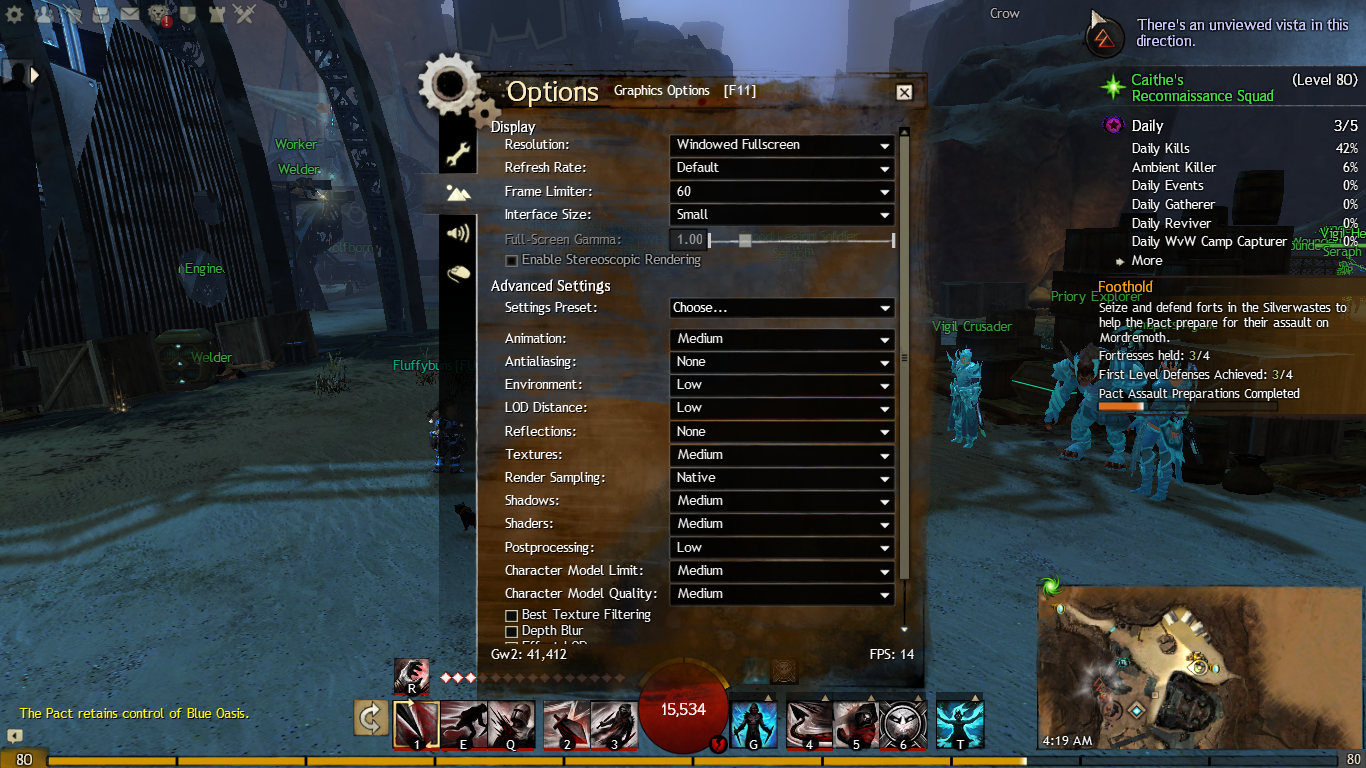Open the Interface Size dropdown

point(781,215)
